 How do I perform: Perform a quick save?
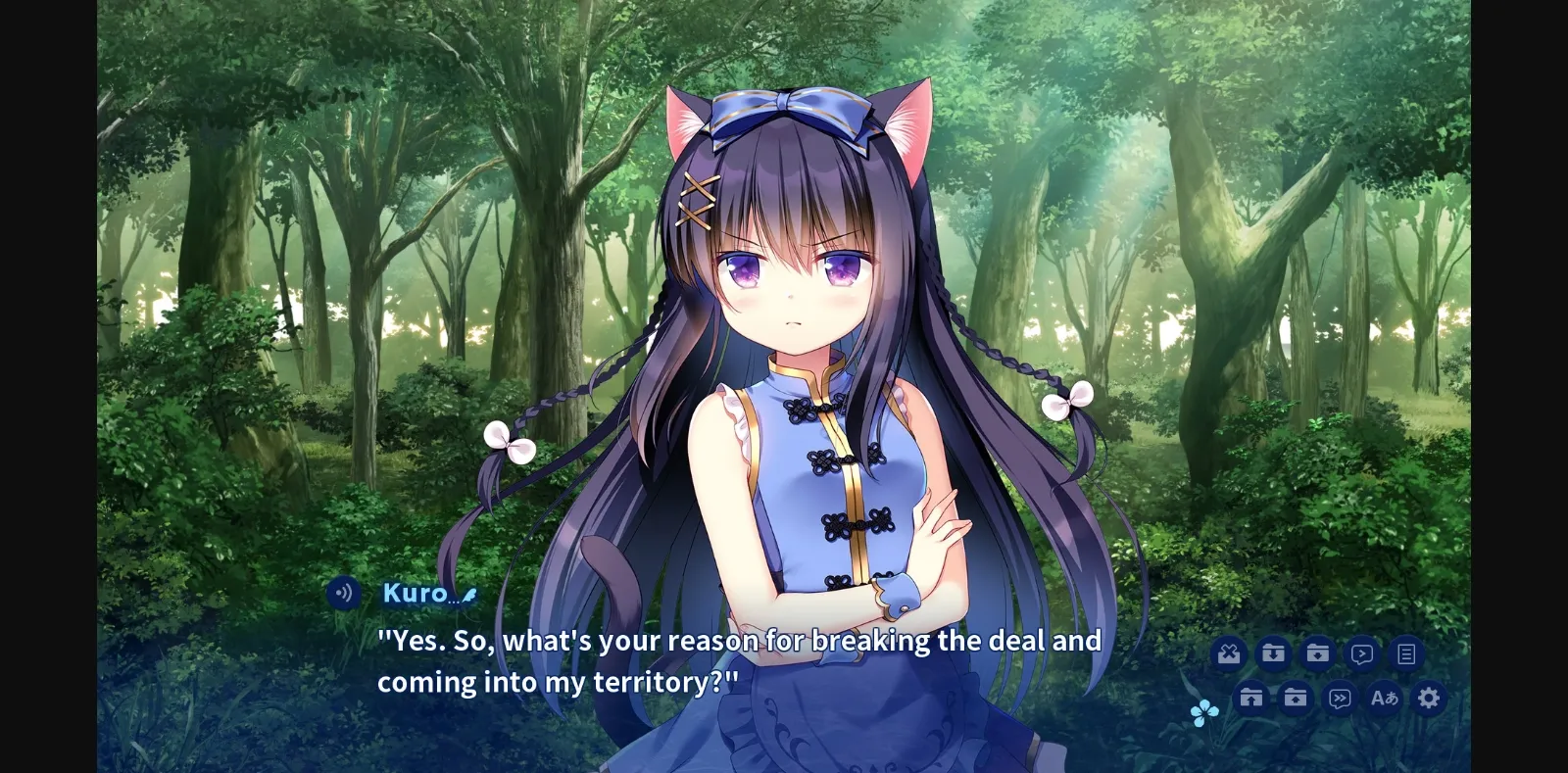click(1274, 652)
